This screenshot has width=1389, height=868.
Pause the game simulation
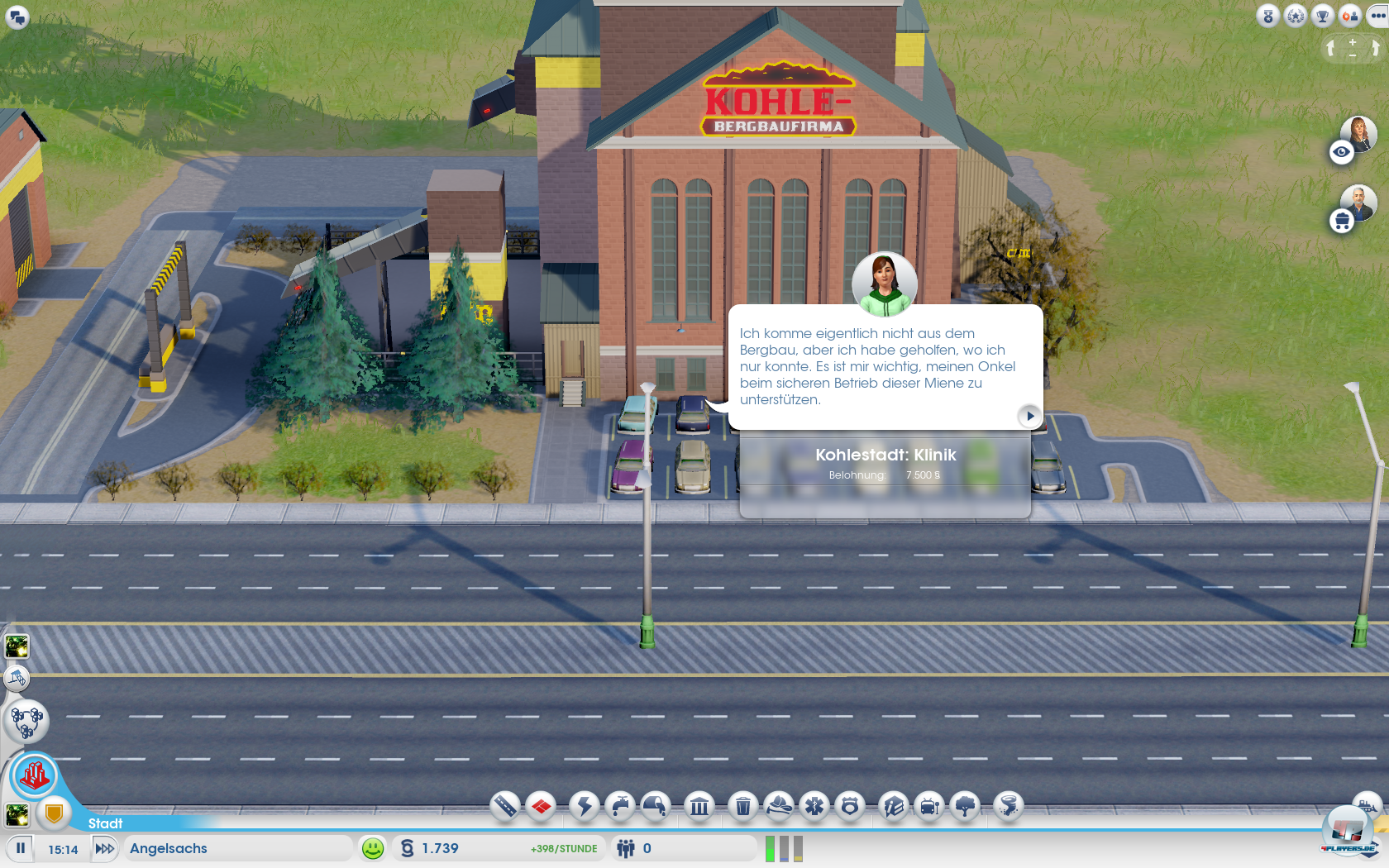20,848
